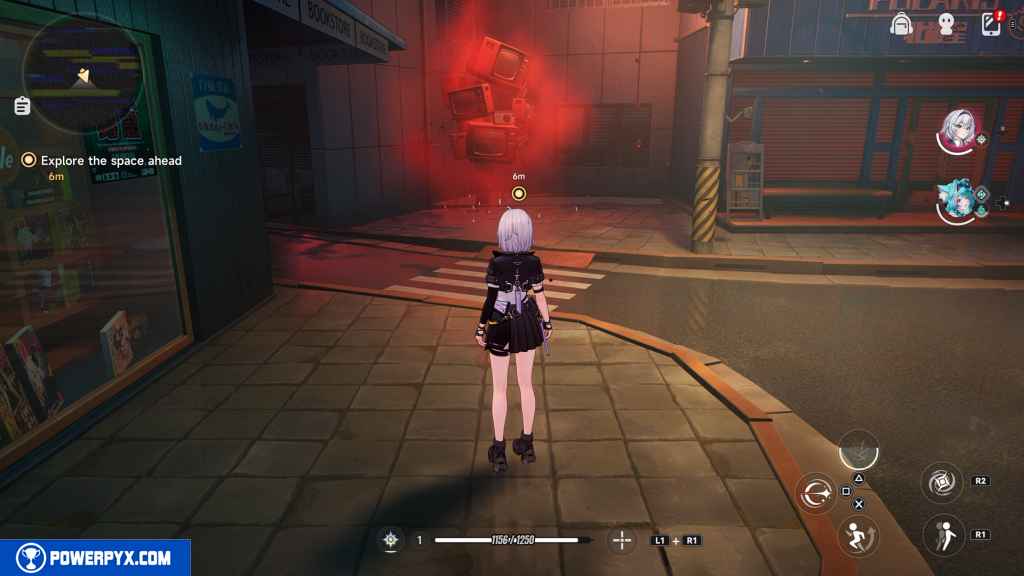Open the white ghost-shaped character menu icon
This screenshot has width=1024, height=576.
coord(946,24)
